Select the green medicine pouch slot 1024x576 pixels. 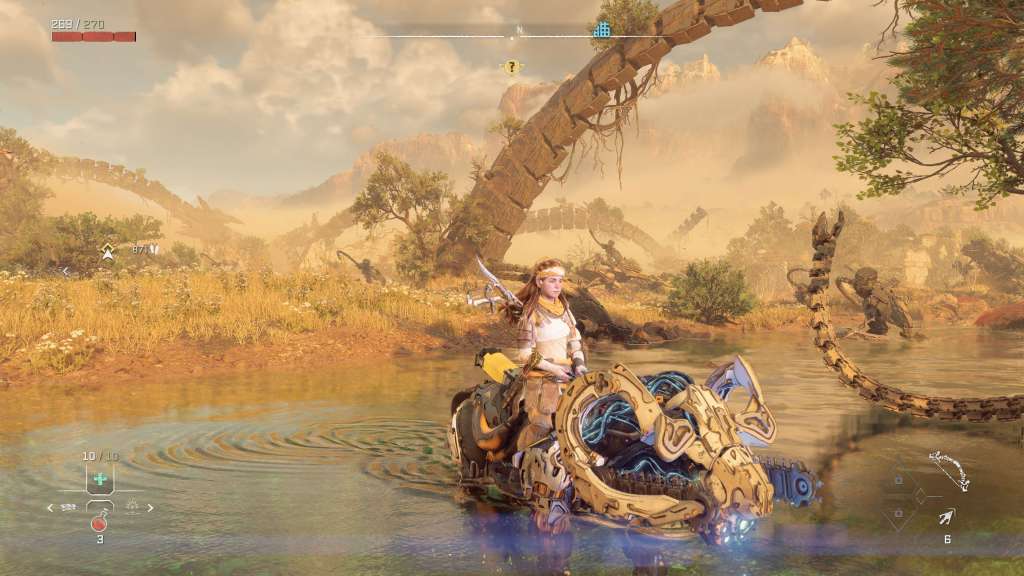pyautogui.click(x=100, y=479)
